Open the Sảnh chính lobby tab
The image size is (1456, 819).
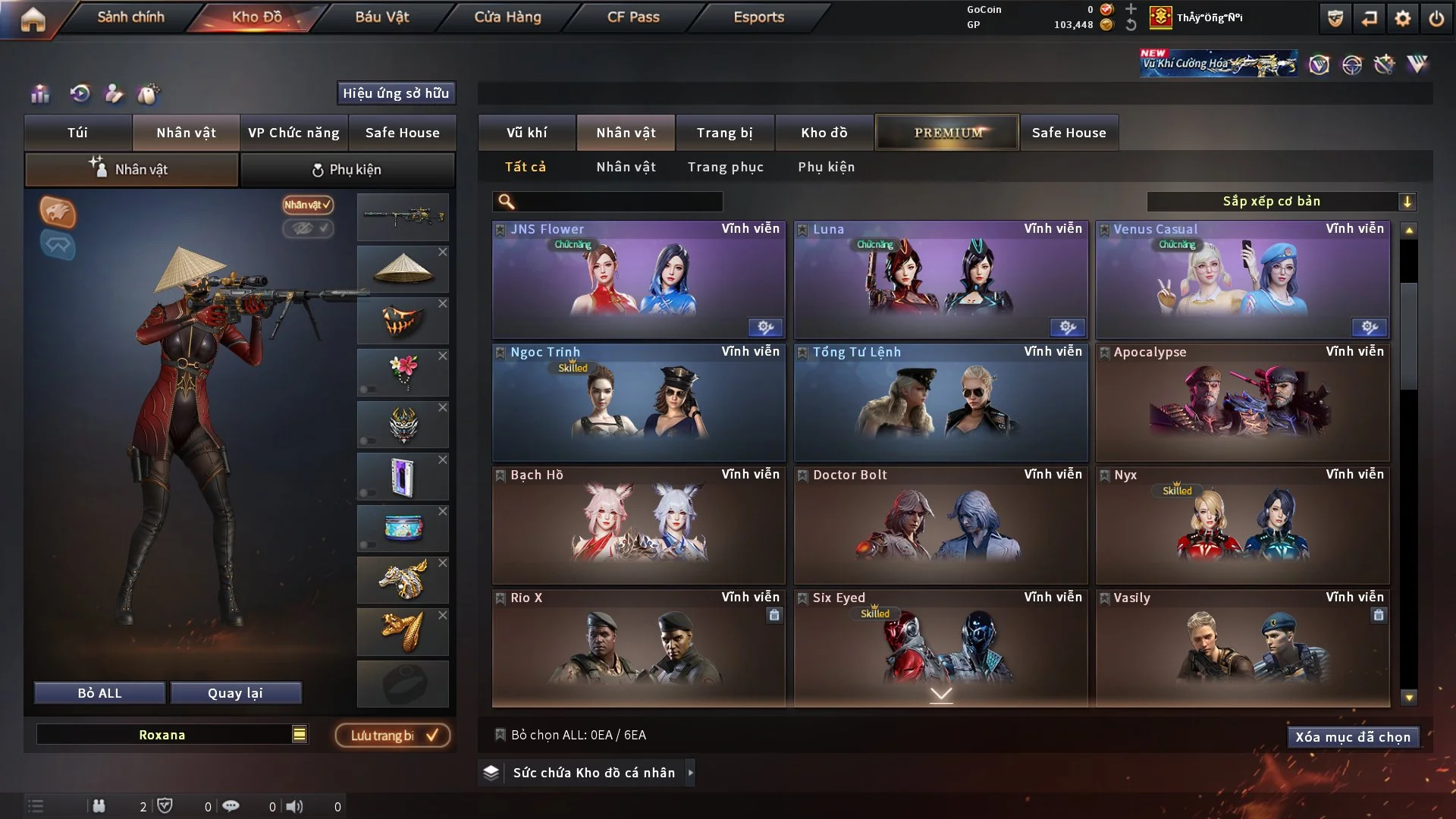130,17
